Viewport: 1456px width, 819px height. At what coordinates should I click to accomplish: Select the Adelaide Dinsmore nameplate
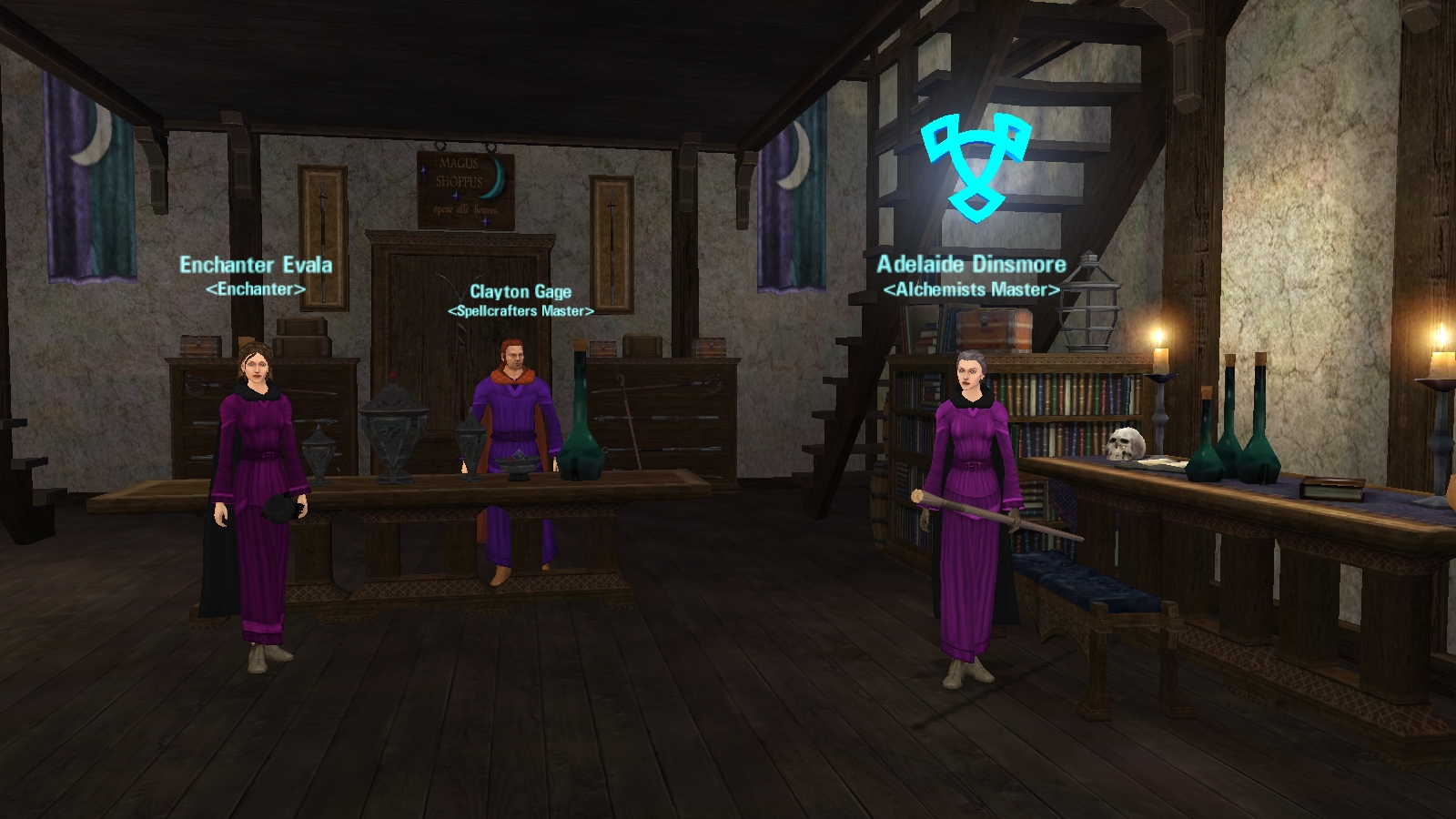[971, 265]
